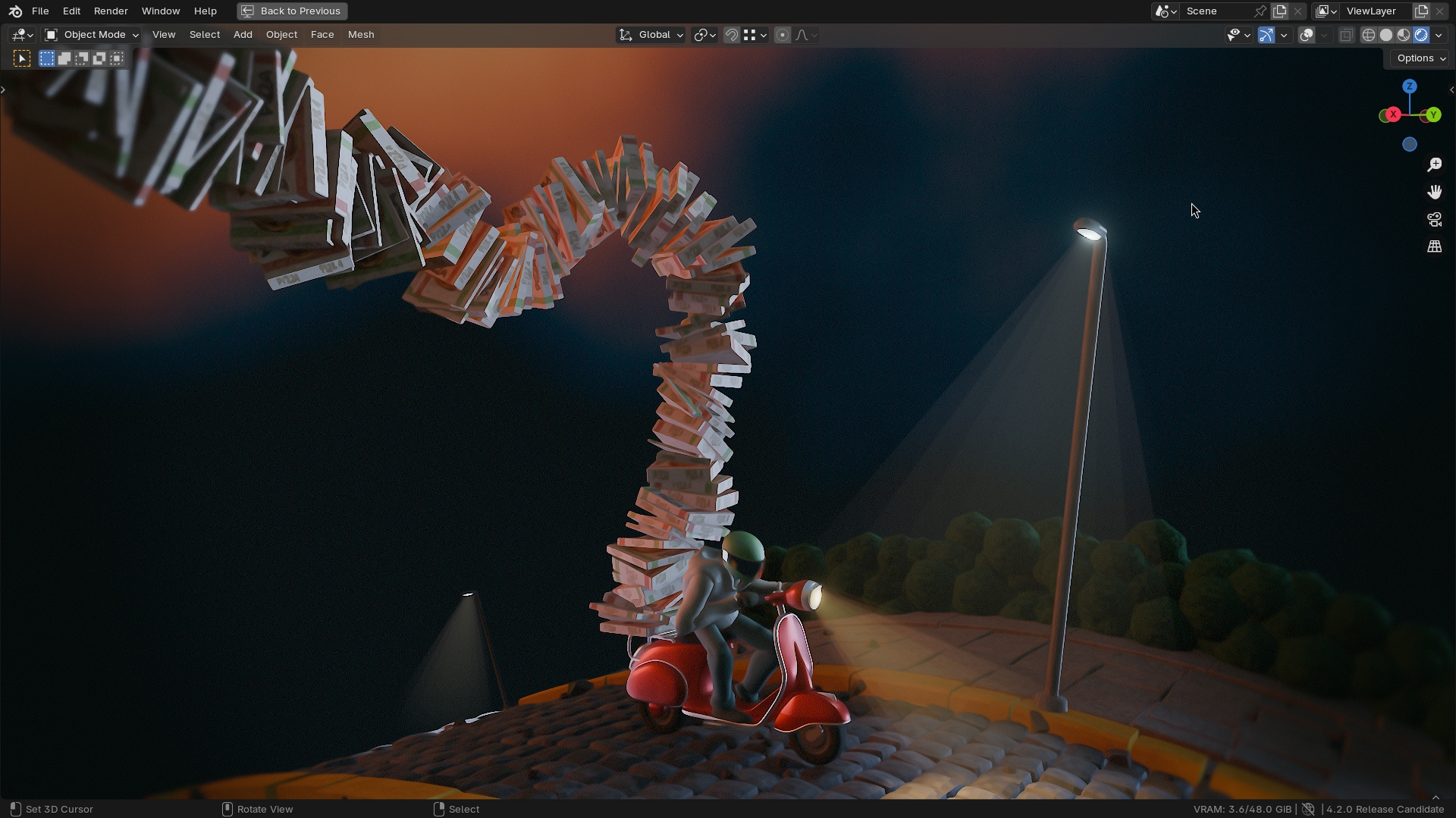
Task: Toggle the camera view icon
Action: point(1434,219)
